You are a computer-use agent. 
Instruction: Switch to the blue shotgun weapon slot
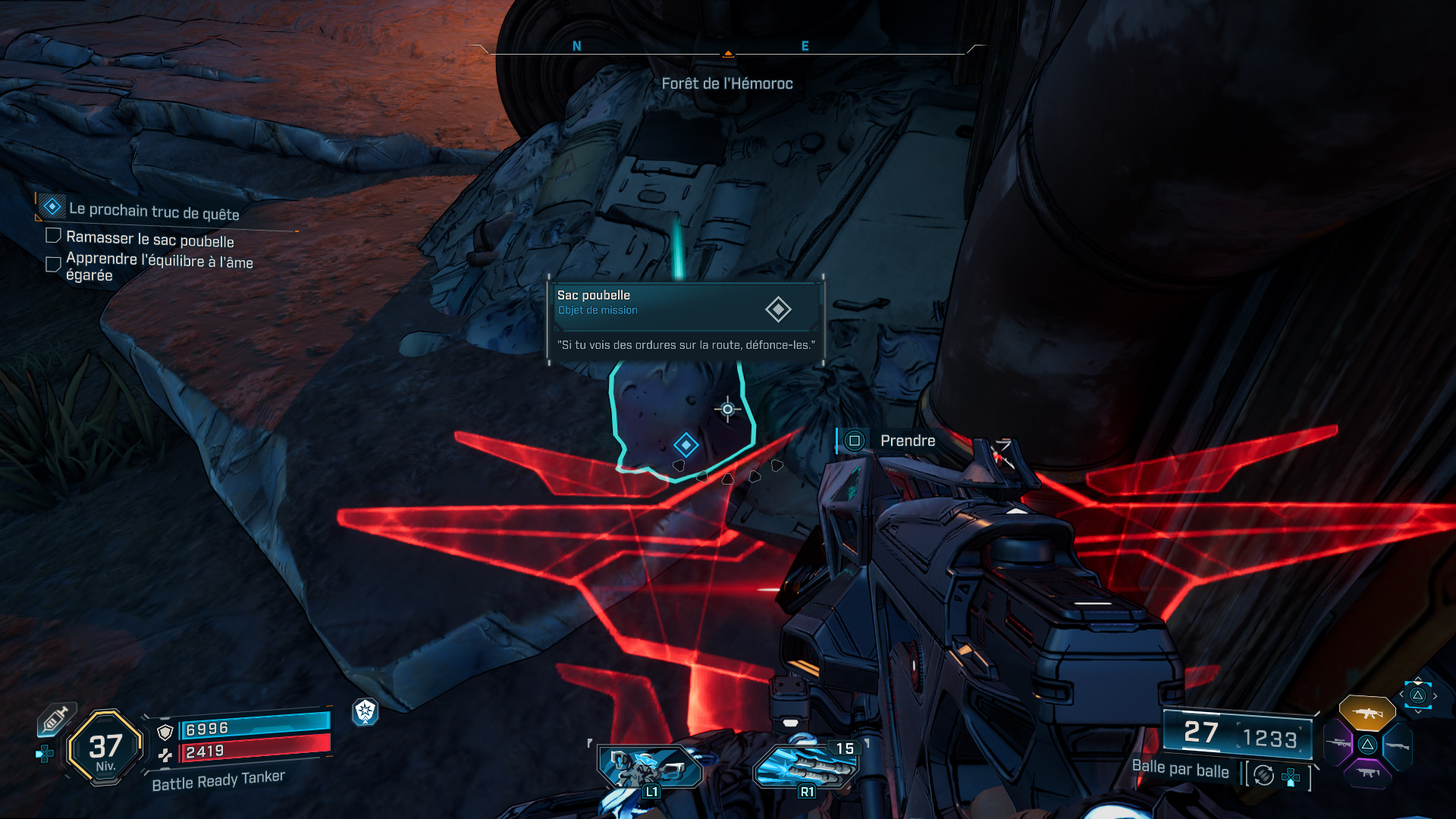pyautogui.click(x=1397, y=745)
